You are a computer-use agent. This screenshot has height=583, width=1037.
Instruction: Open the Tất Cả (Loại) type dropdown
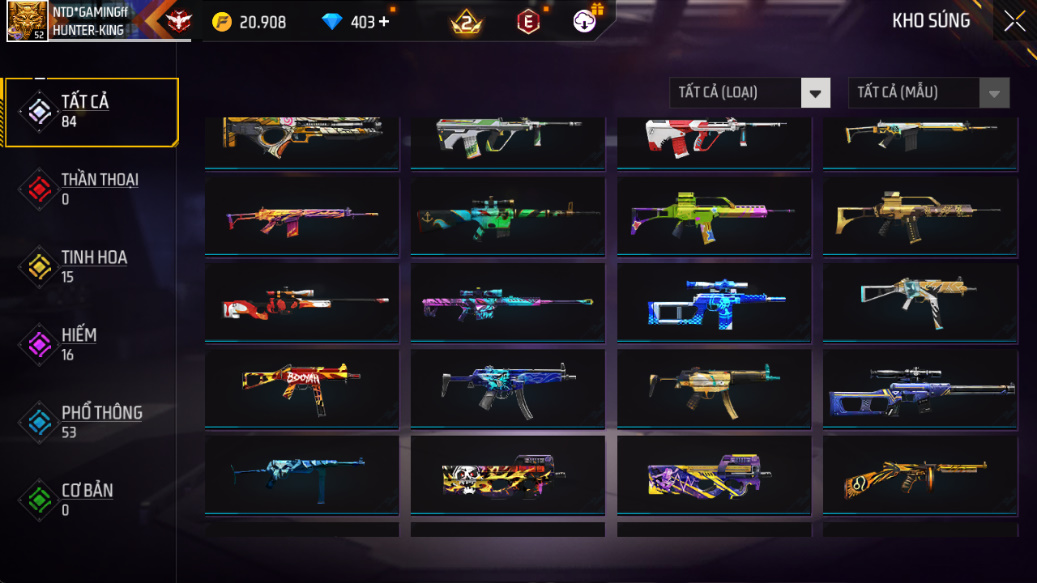749,93
